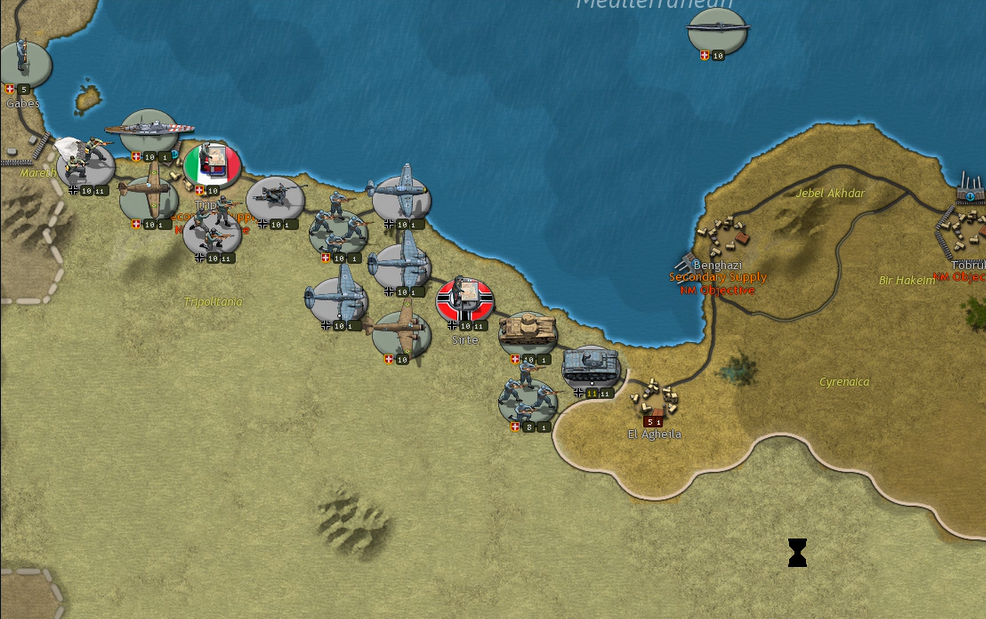Select the naval unit in the Mediterranean
This screenshot has width=986, height=619.
click(x=717, y=31)
